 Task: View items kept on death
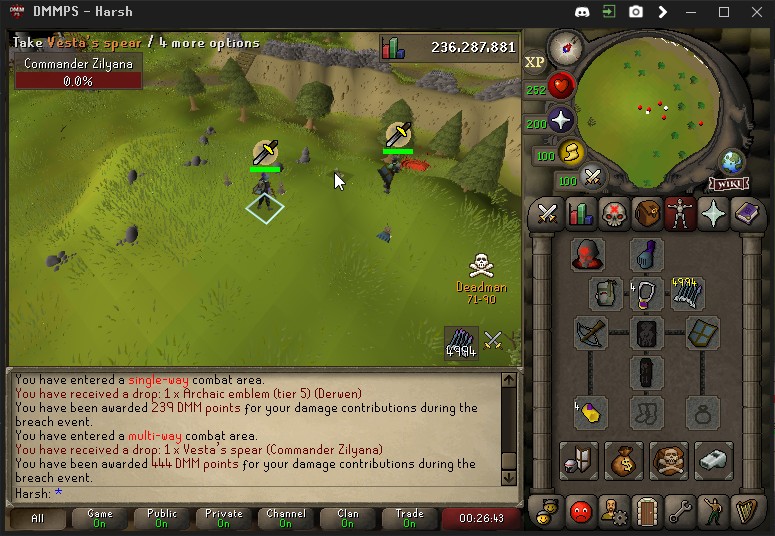(x=669, y=460)
